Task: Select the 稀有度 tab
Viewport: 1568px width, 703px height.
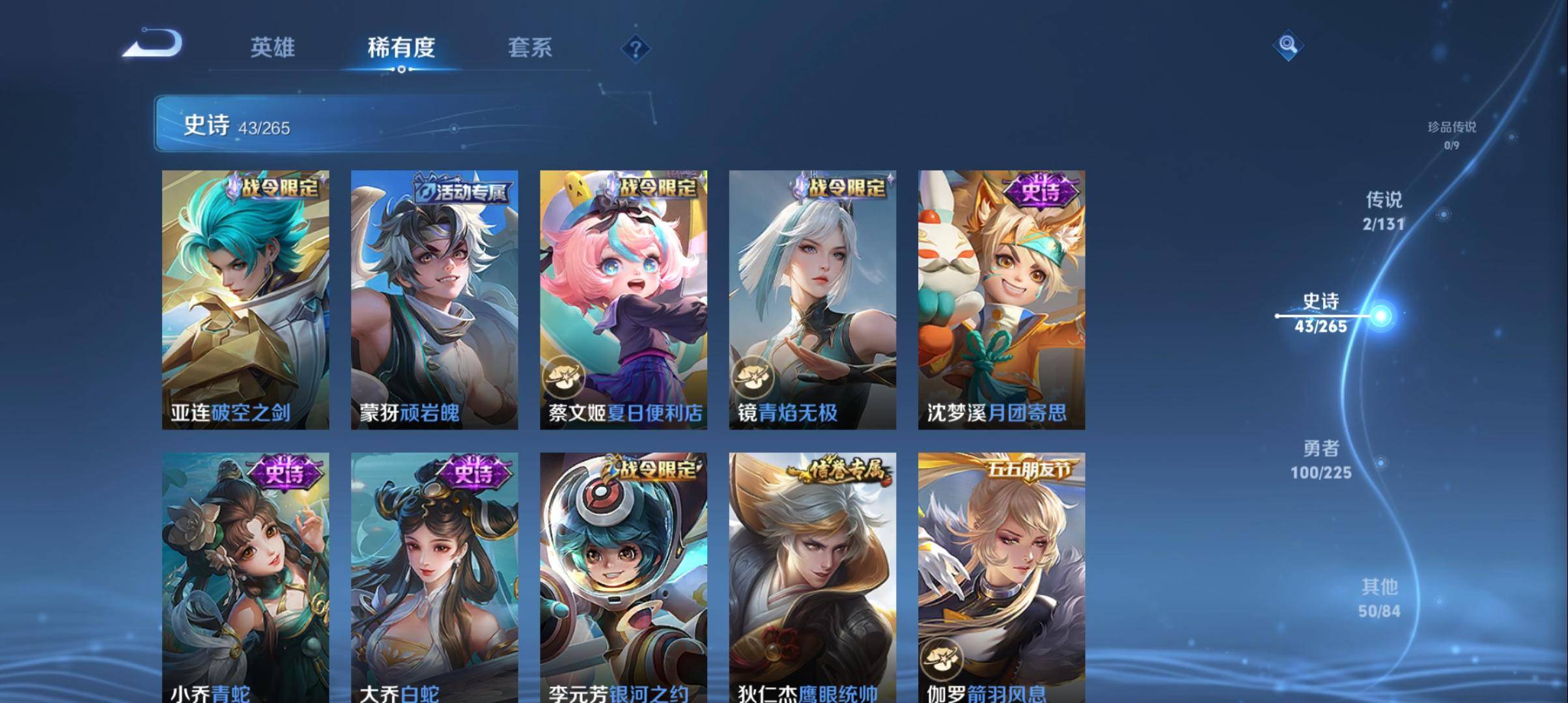Action: [401, 48]
